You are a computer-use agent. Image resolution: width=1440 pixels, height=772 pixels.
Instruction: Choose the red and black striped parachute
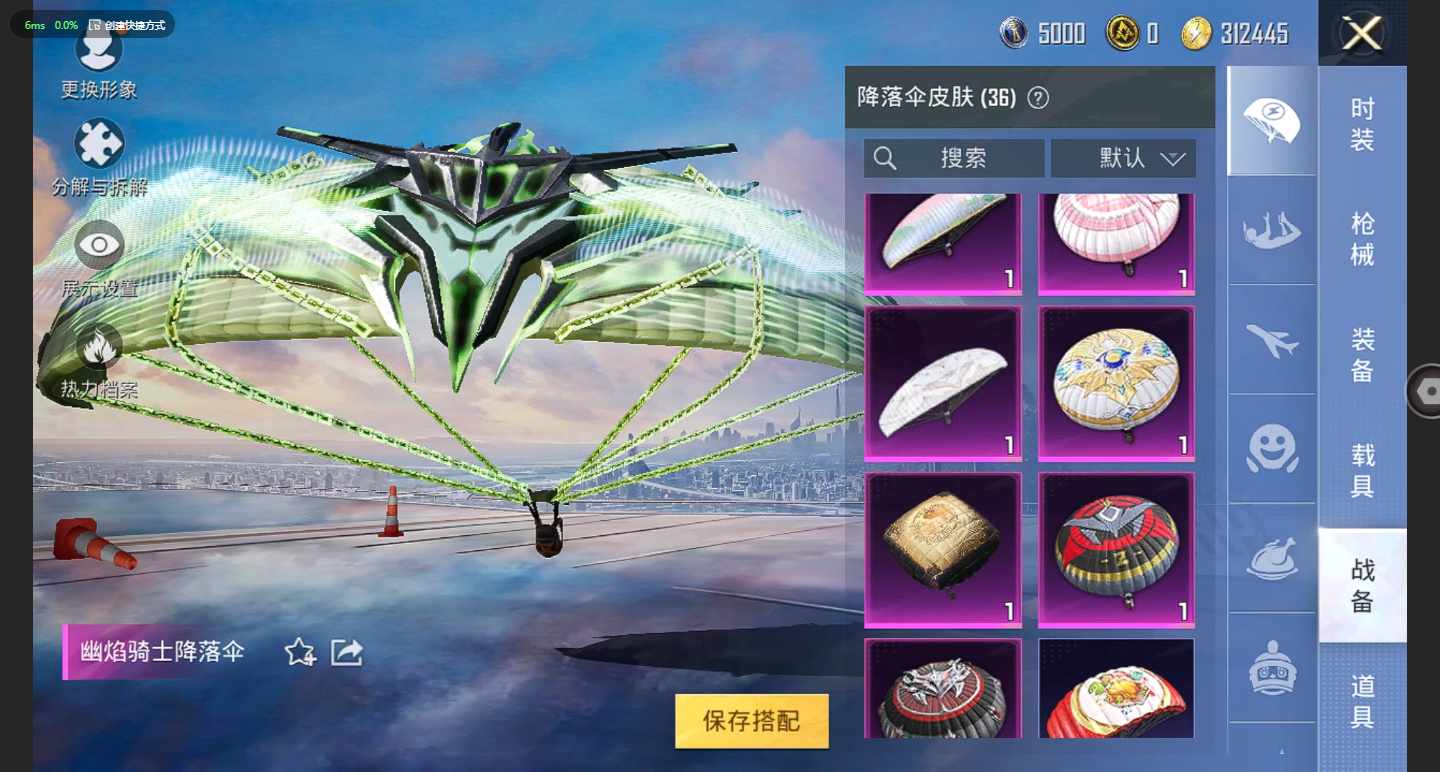click(x=1116, y=550)
